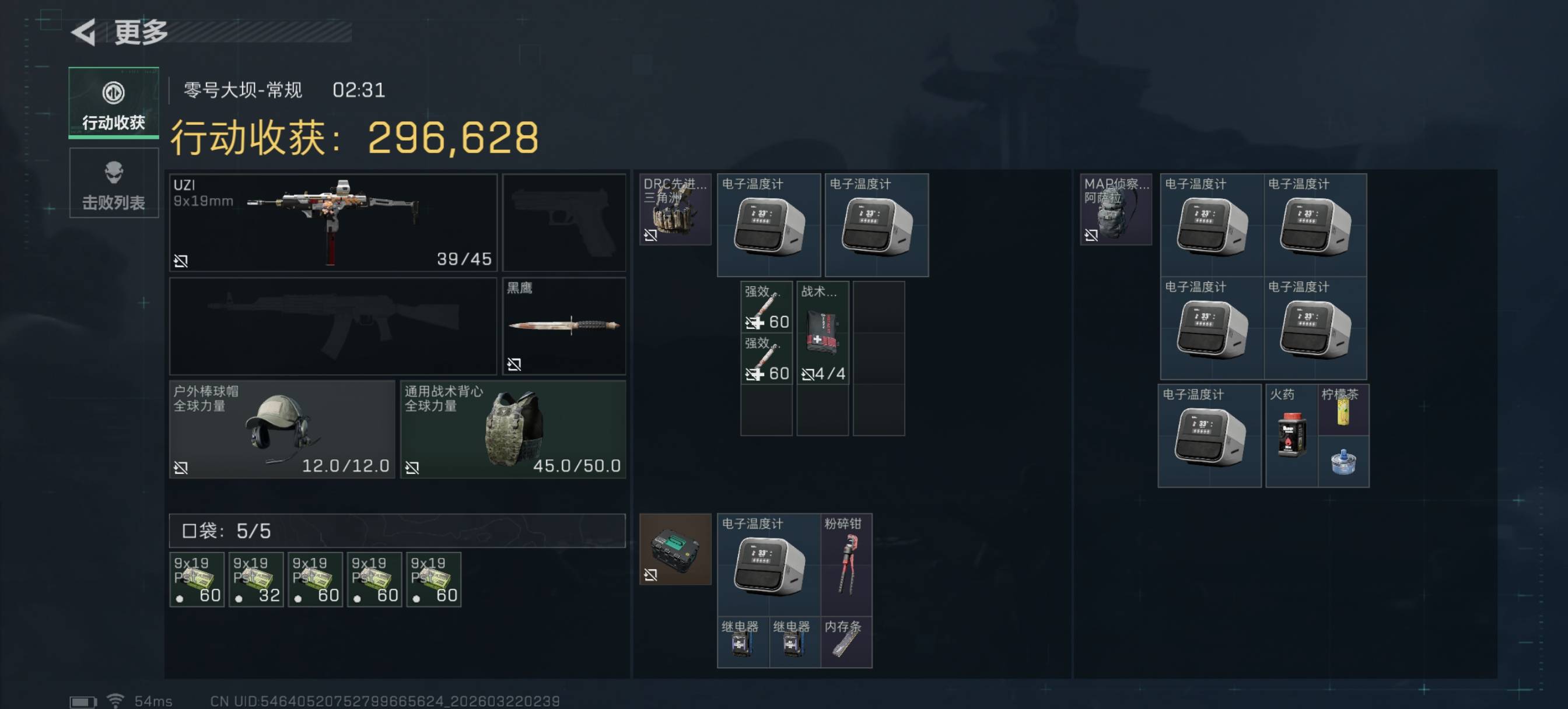1568x709 pixels.
Task: Switch to the 行动收获 tab
Action: tap(113, 103)
